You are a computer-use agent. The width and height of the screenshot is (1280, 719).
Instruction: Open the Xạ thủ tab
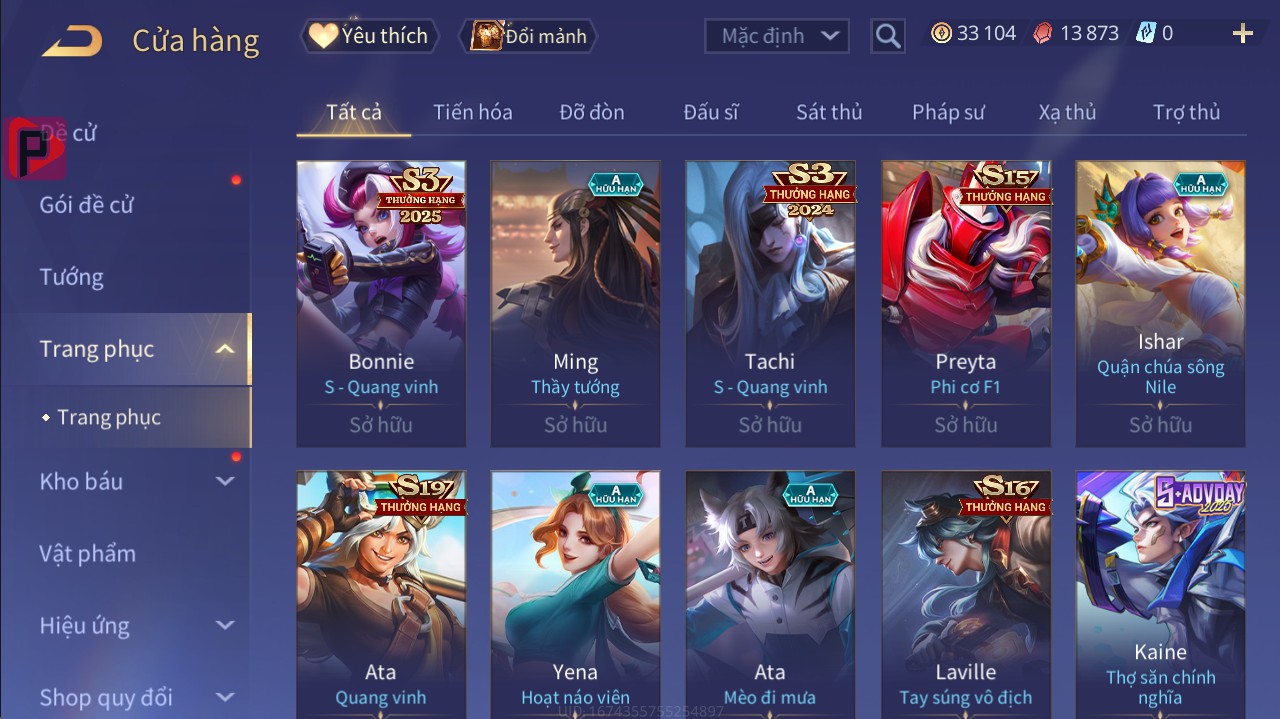pos(1067,112)
